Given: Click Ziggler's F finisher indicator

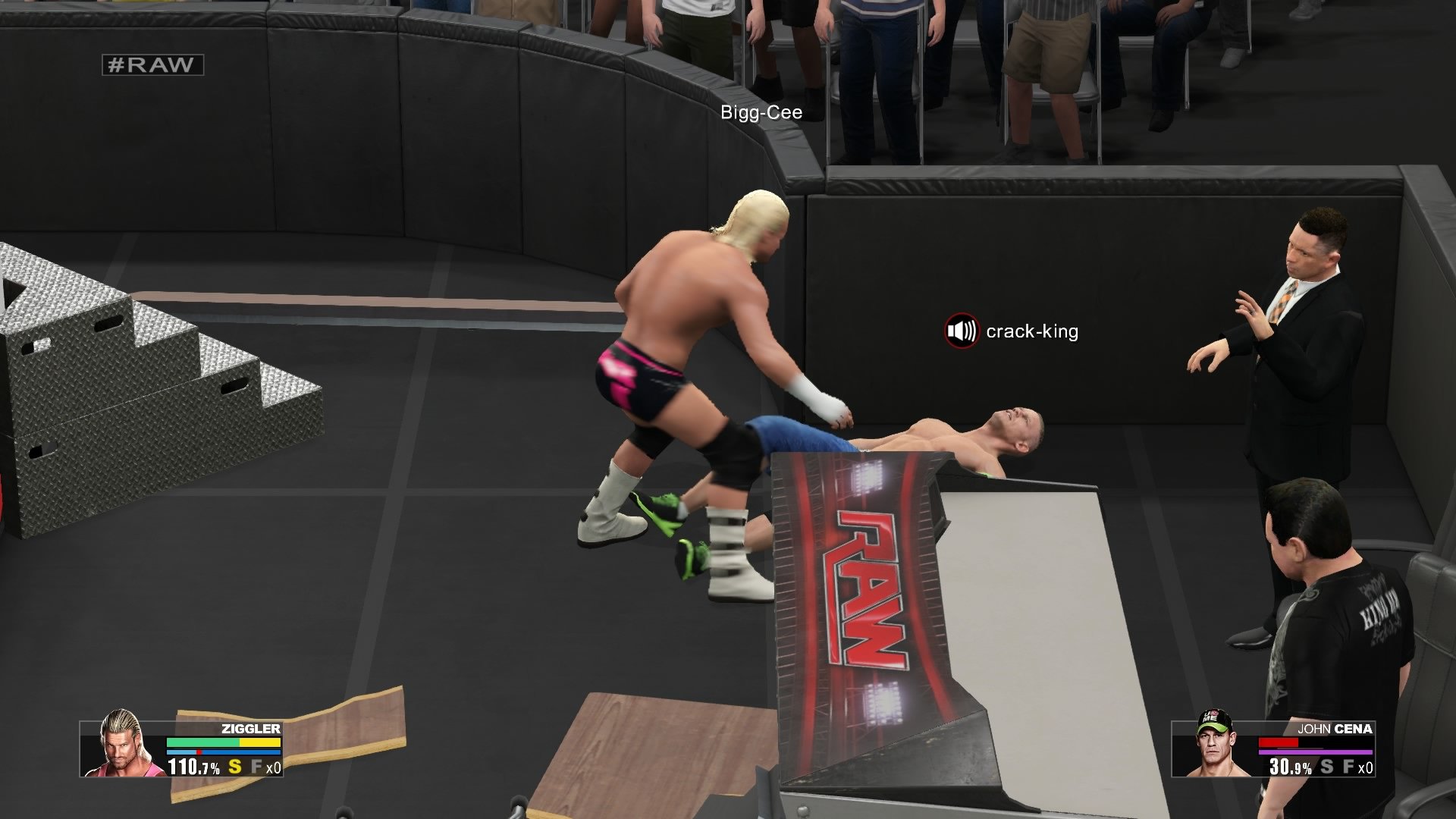Looking at the screenshot, I should 258,767.
